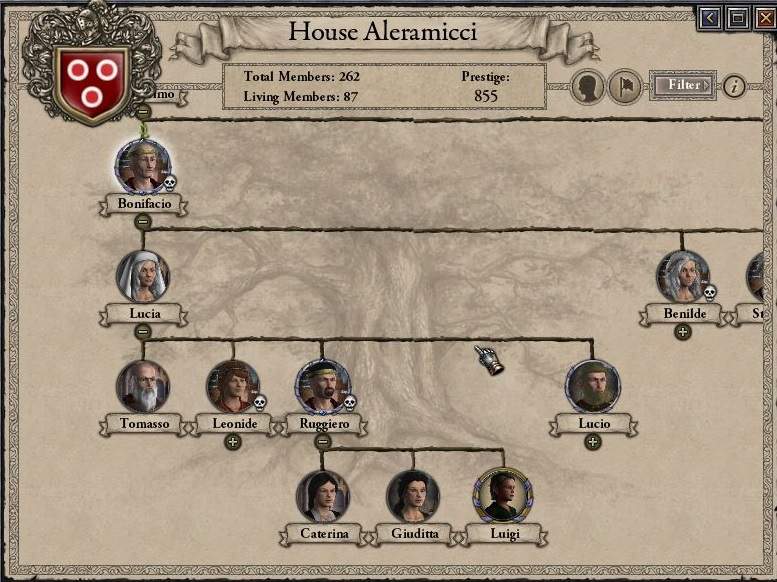Click the flag icon button

(625, 87)
